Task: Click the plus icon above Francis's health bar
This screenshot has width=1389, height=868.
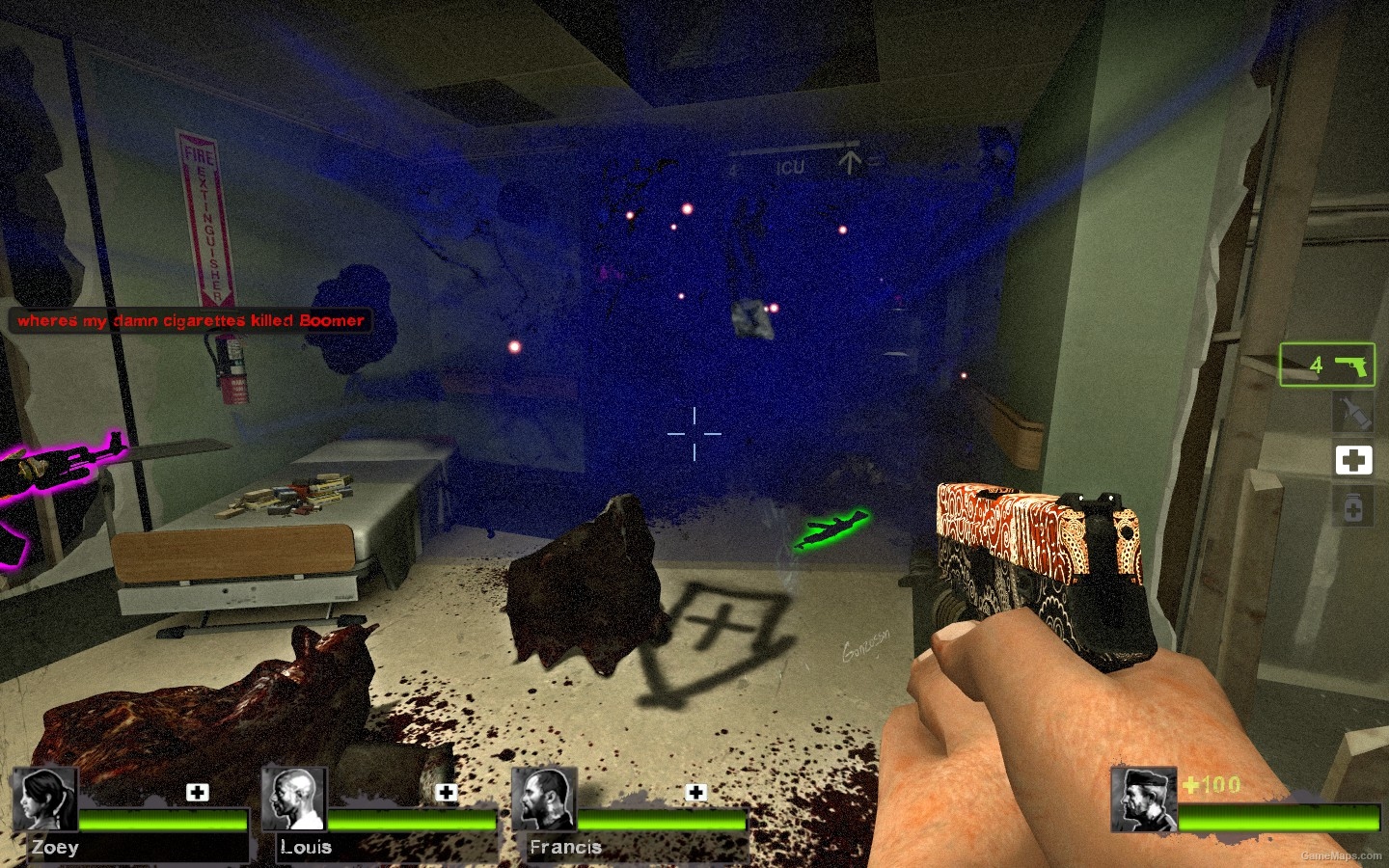Action: coord(694,792)
